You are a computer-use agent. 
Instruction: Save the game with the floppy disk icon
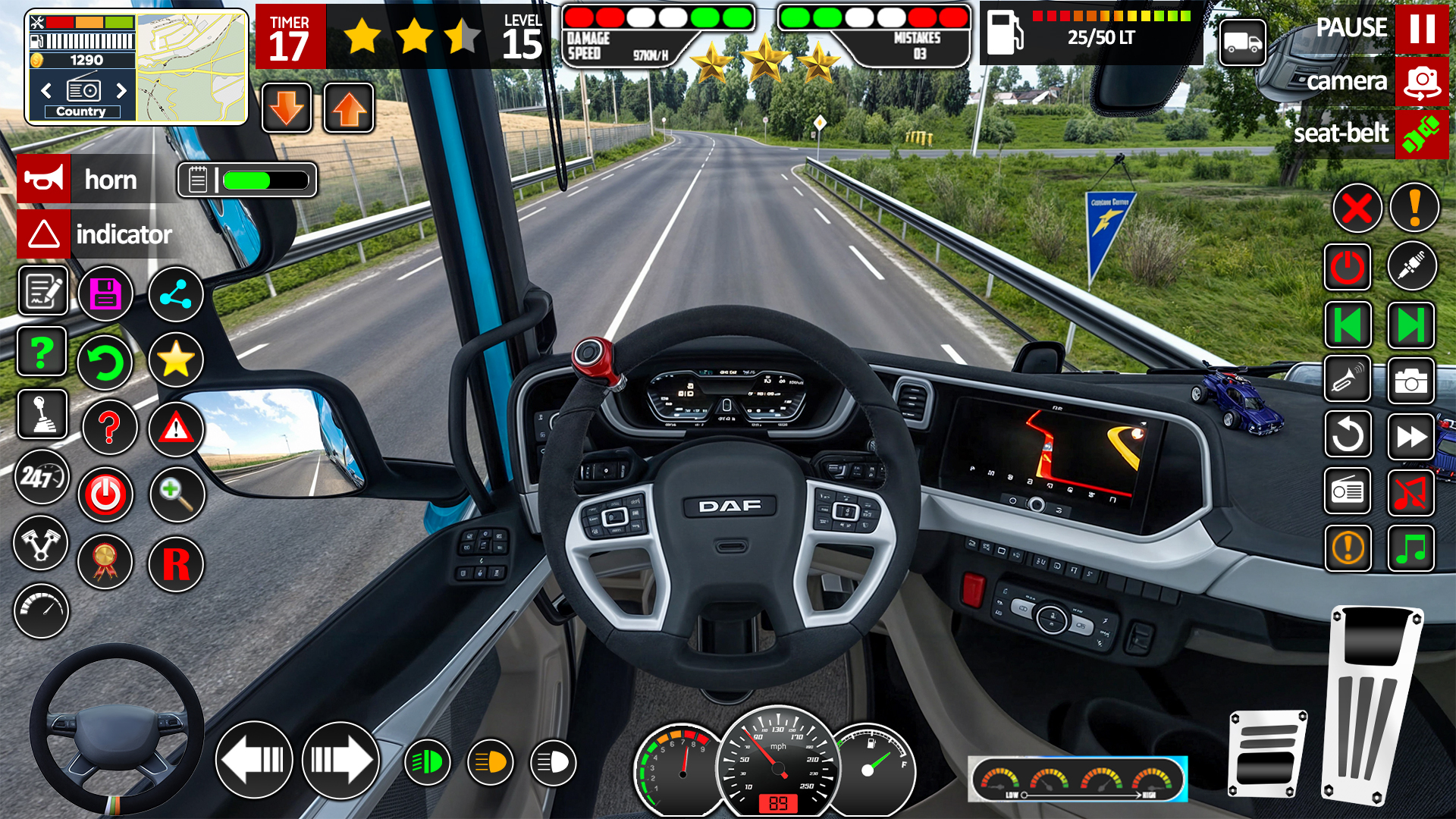coord(105,293)
